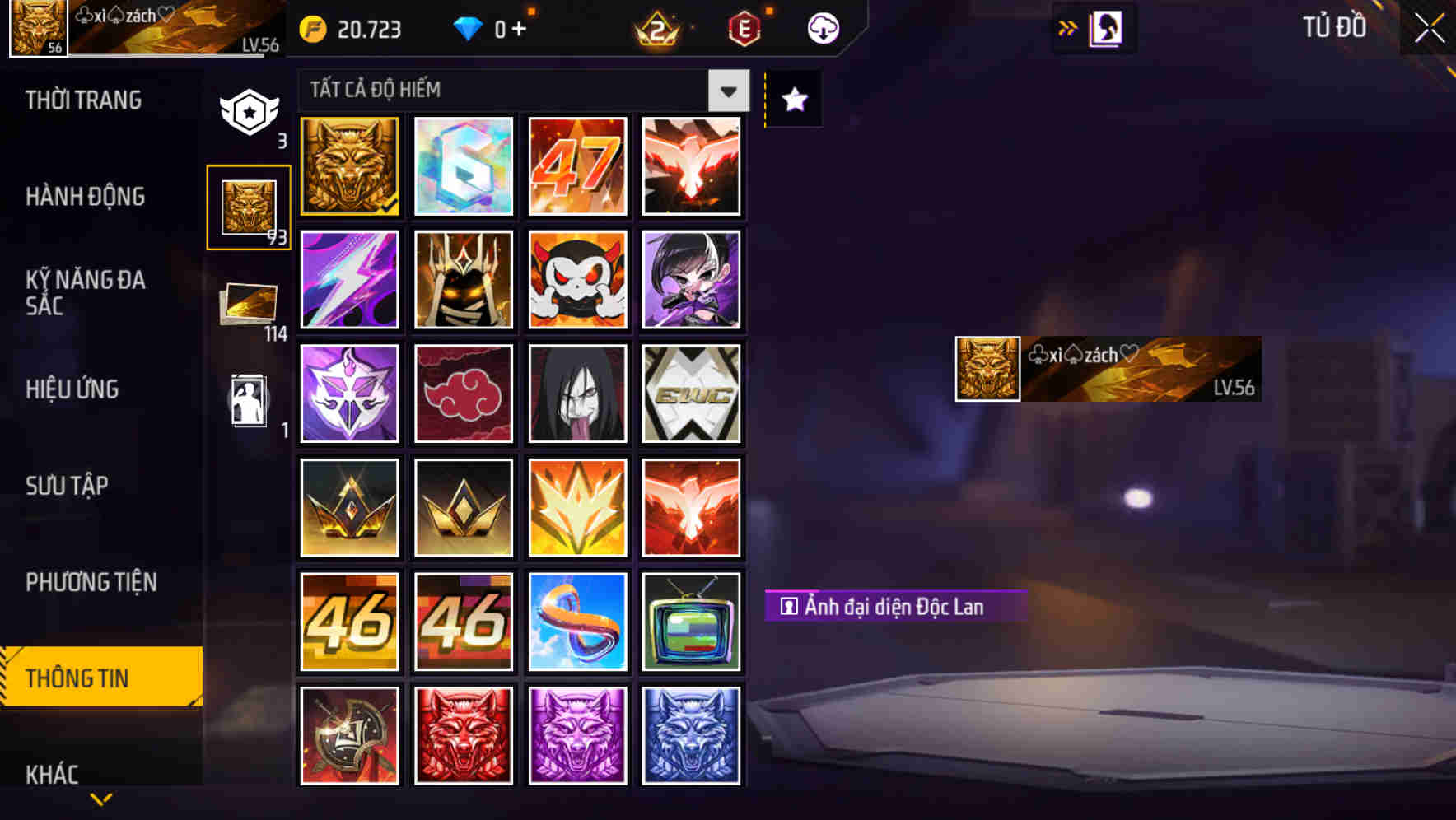The width and height of the screenshot is (1456, 820).
Task: Open the pose category icon with 1 item
Action: (x=249, y=399)
